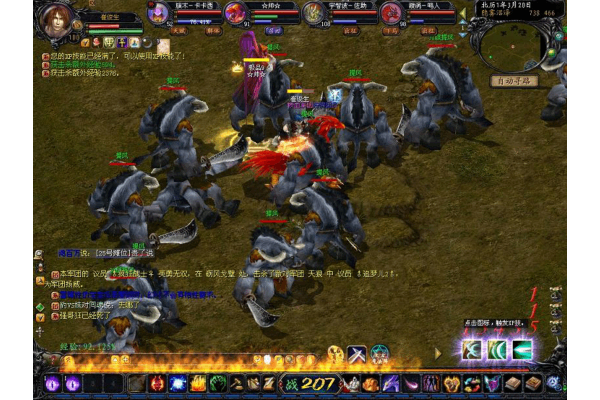This screenshot has width=600, height=400.
Task: Click the round gear icon ending the hotbar
Action: point(553,383)
